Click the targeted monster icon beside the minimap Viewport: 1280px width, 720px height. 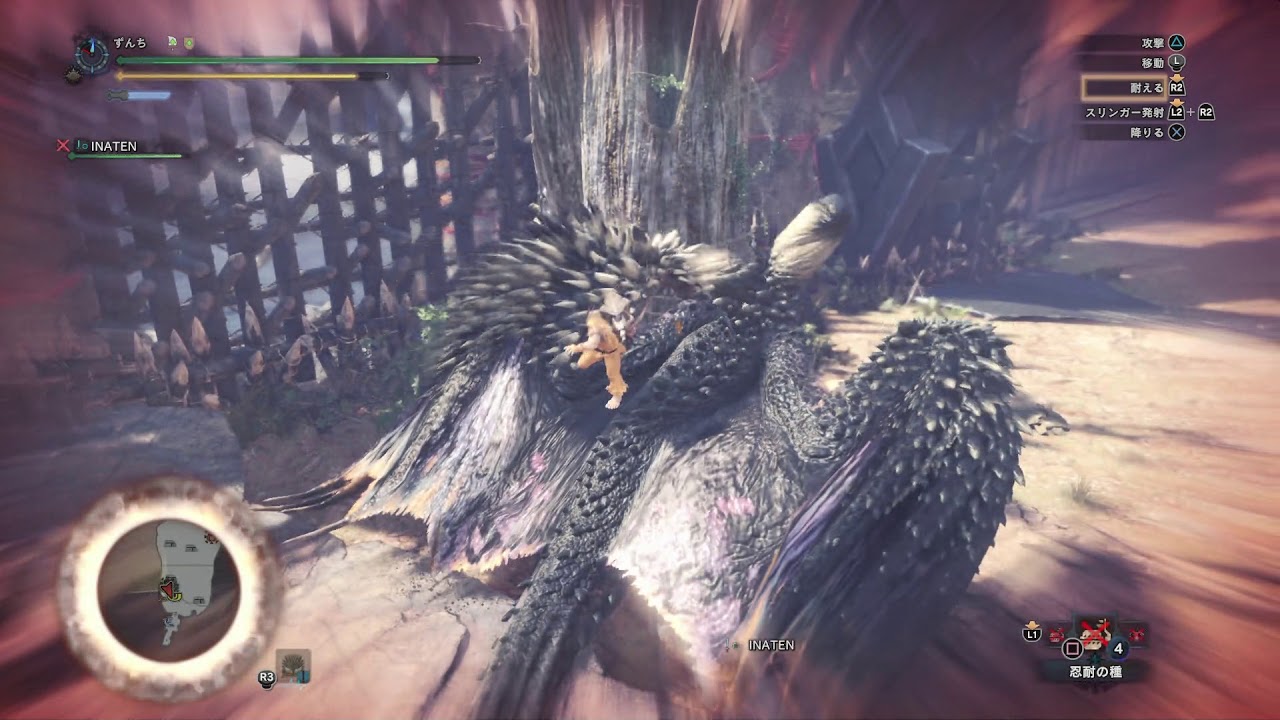click(x=294, y=666)
